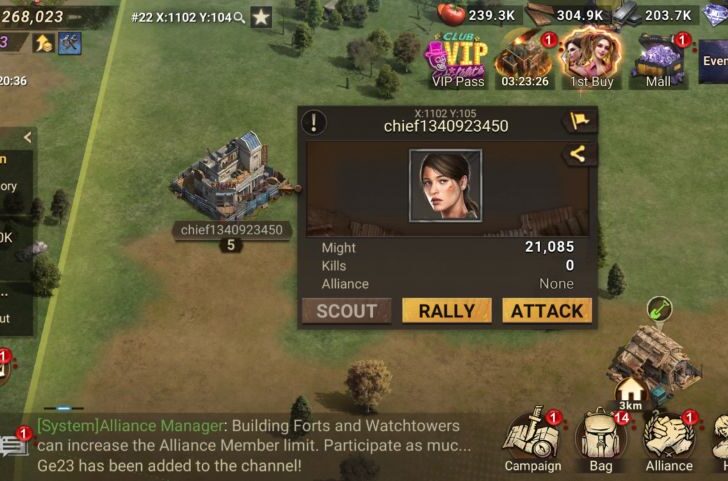
Task: Mark this location with the flag icon
Action: (x=579, y=122)
